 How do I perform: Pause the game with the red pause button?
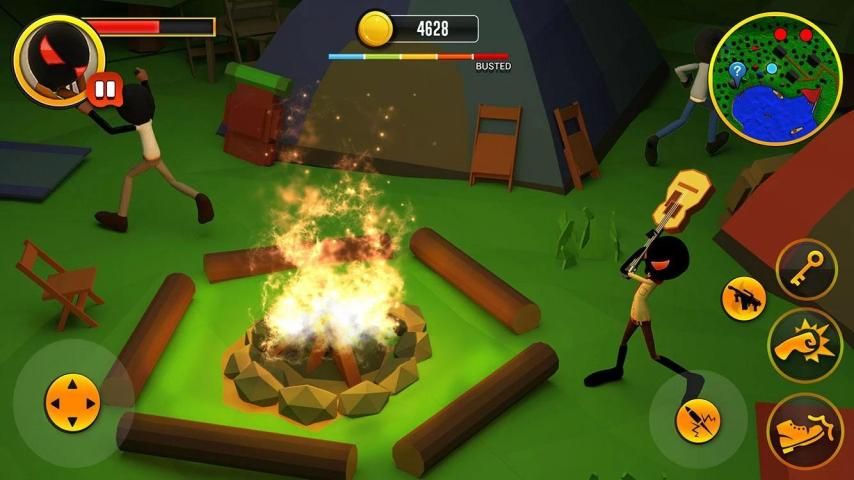tap(103, 89)
